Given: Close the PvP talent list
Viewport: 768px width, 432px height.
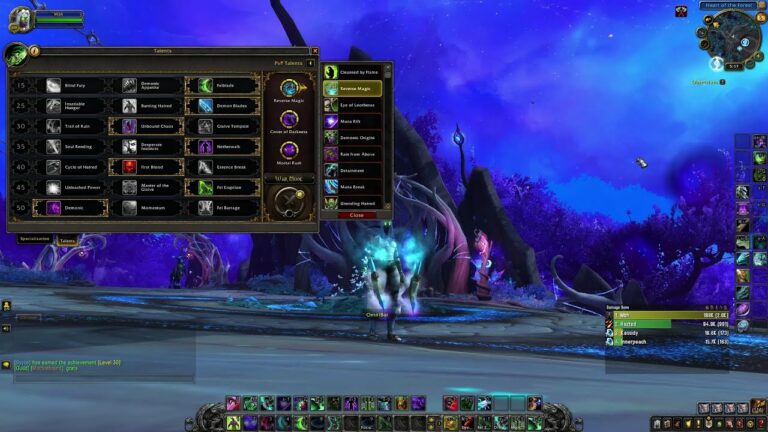Looking at the screenshot, I should click(357, 215).
